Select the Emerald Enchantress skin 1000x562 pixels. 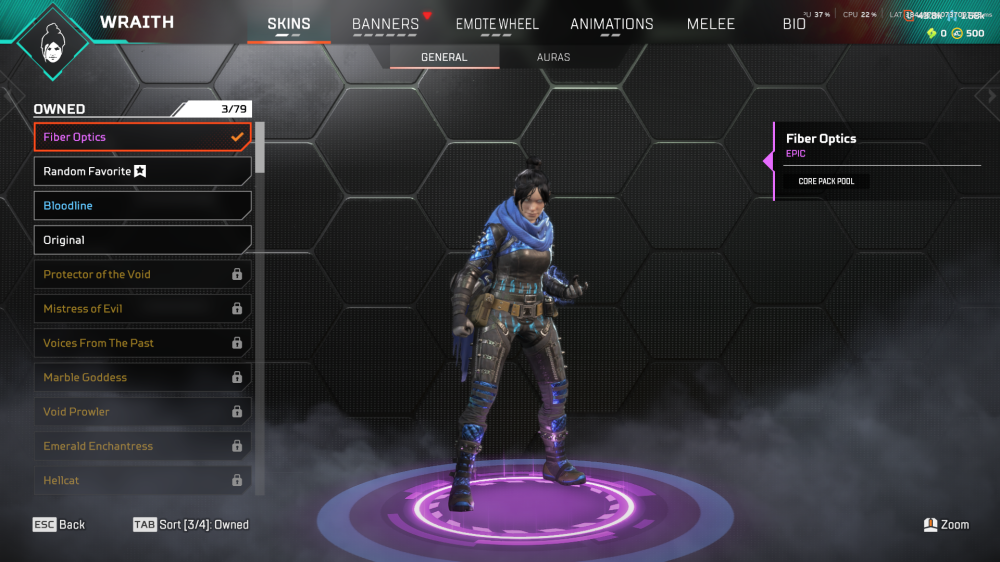142,446
